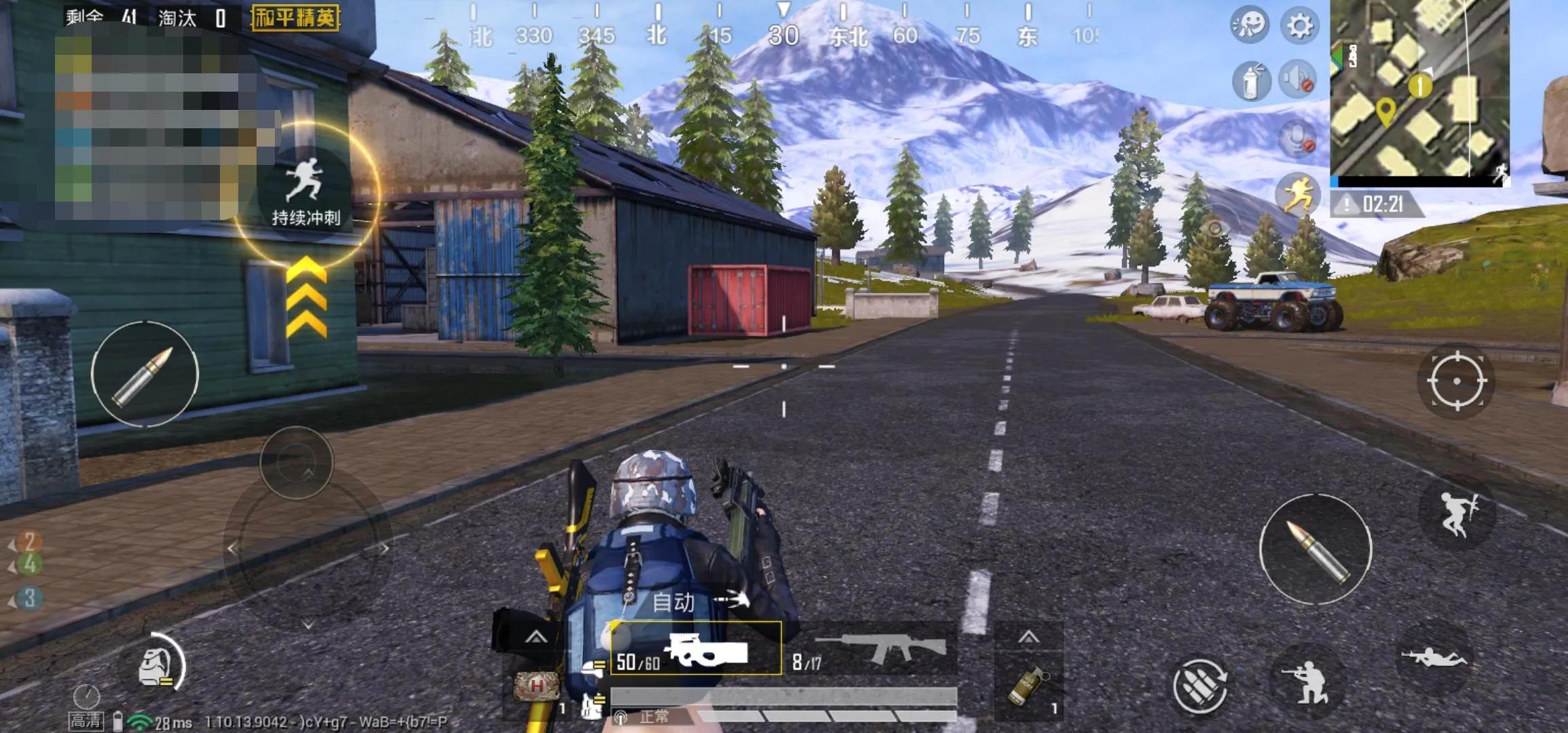Aim down sights with the crosshair button
This screenshot has height=733, width=1568.
coord(1456,381)
